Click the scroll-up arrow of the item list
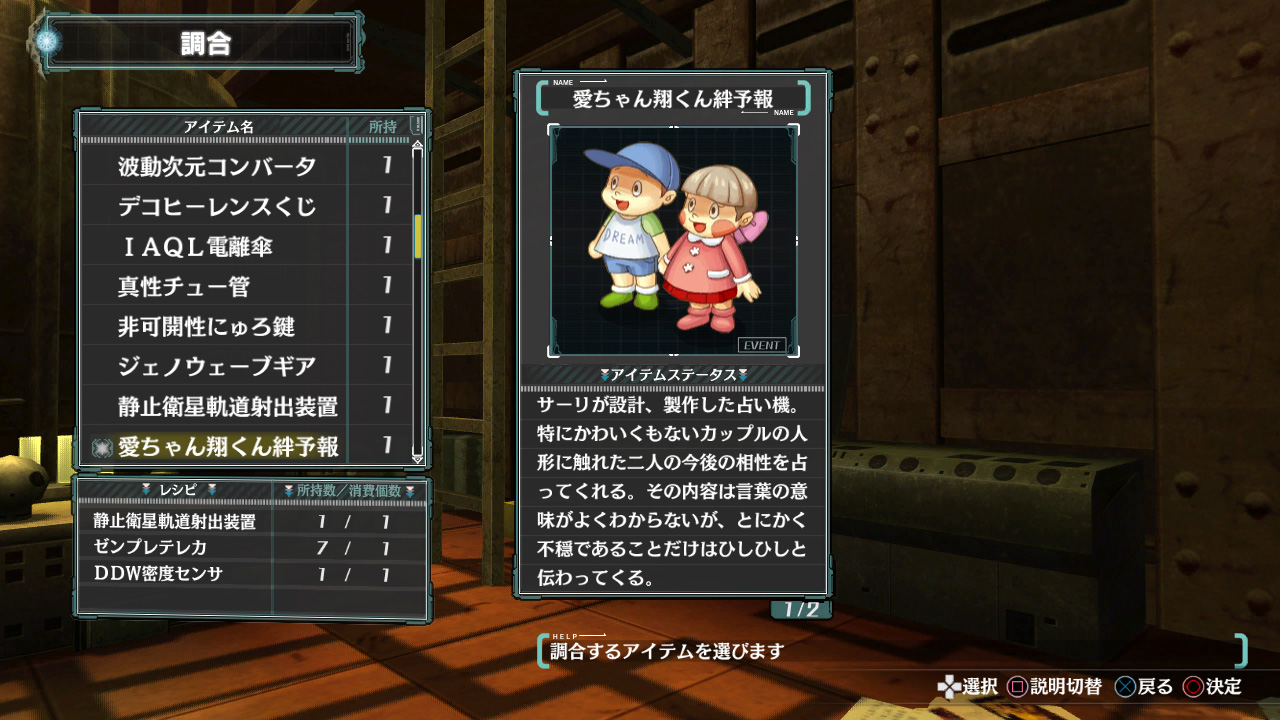Screen dimensions: 1280x720 point(418,148)
